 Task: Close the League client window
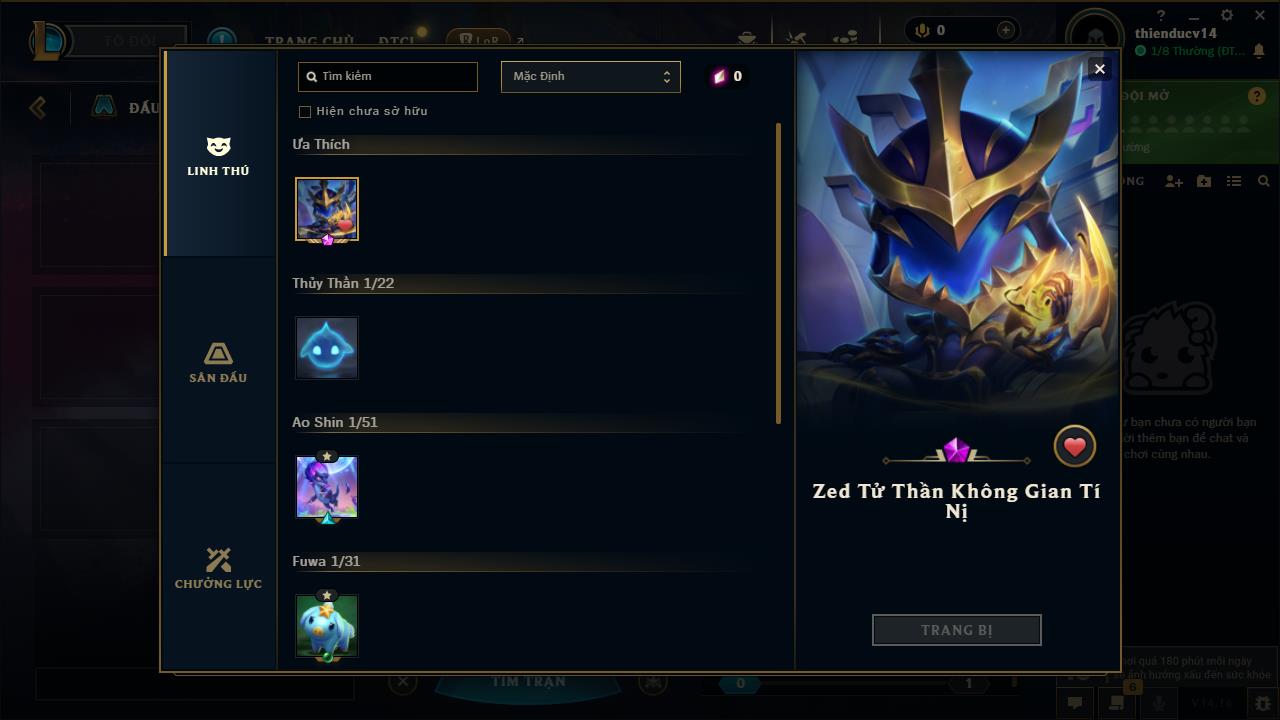point(1257,15)
